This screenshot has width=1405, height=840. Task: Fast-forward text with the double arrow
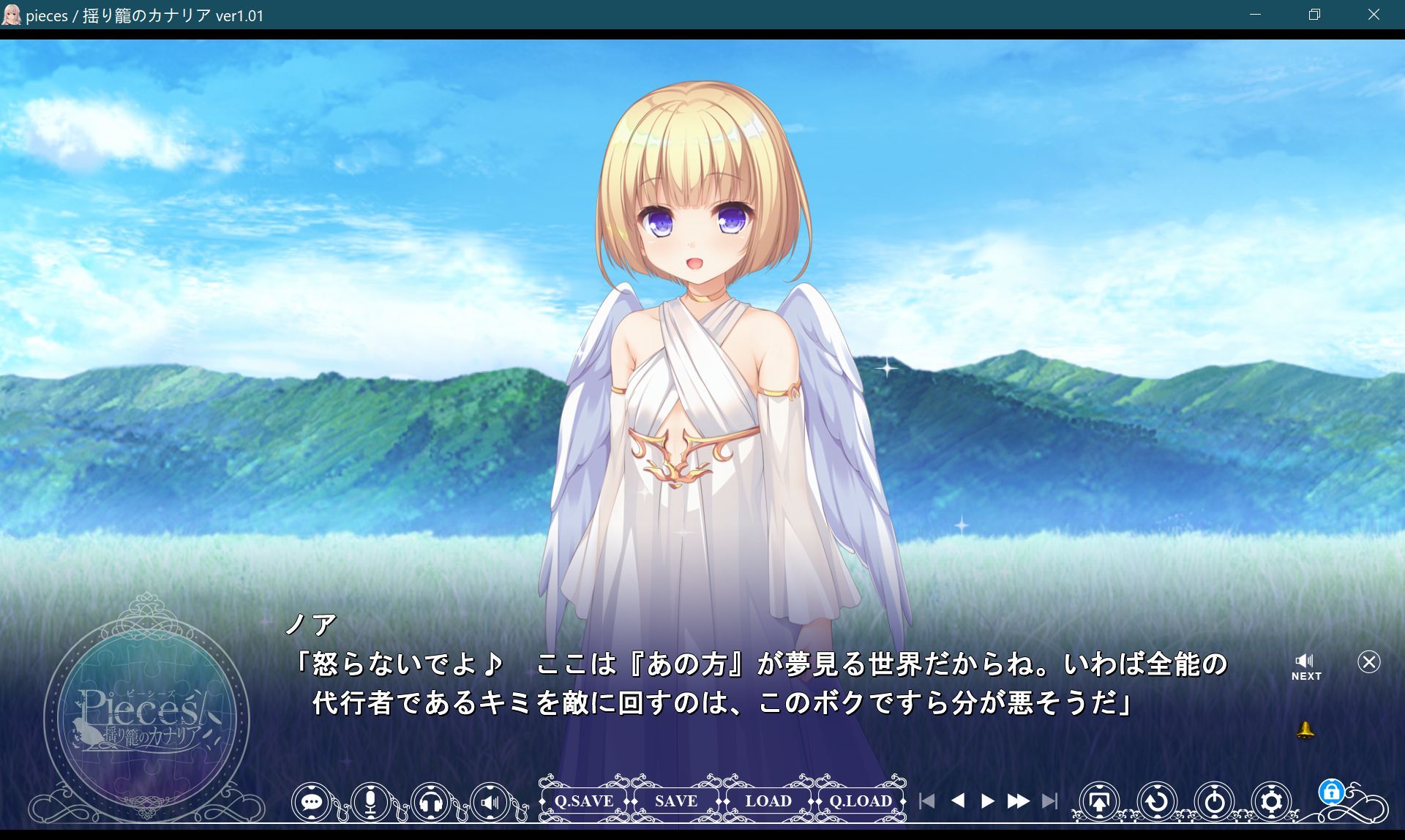tap(1019, 800)
